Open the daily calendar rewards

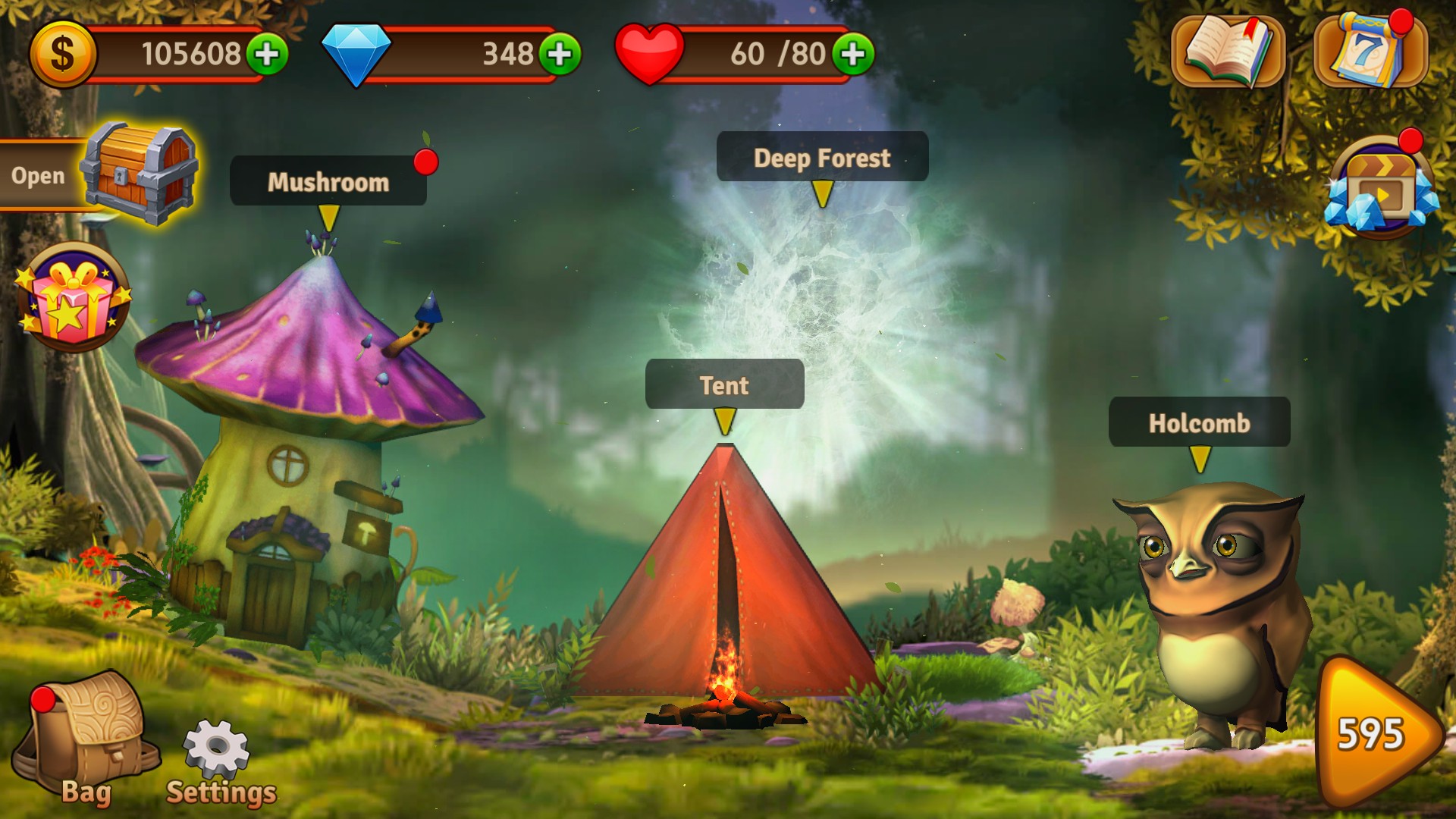[1369, 51]
